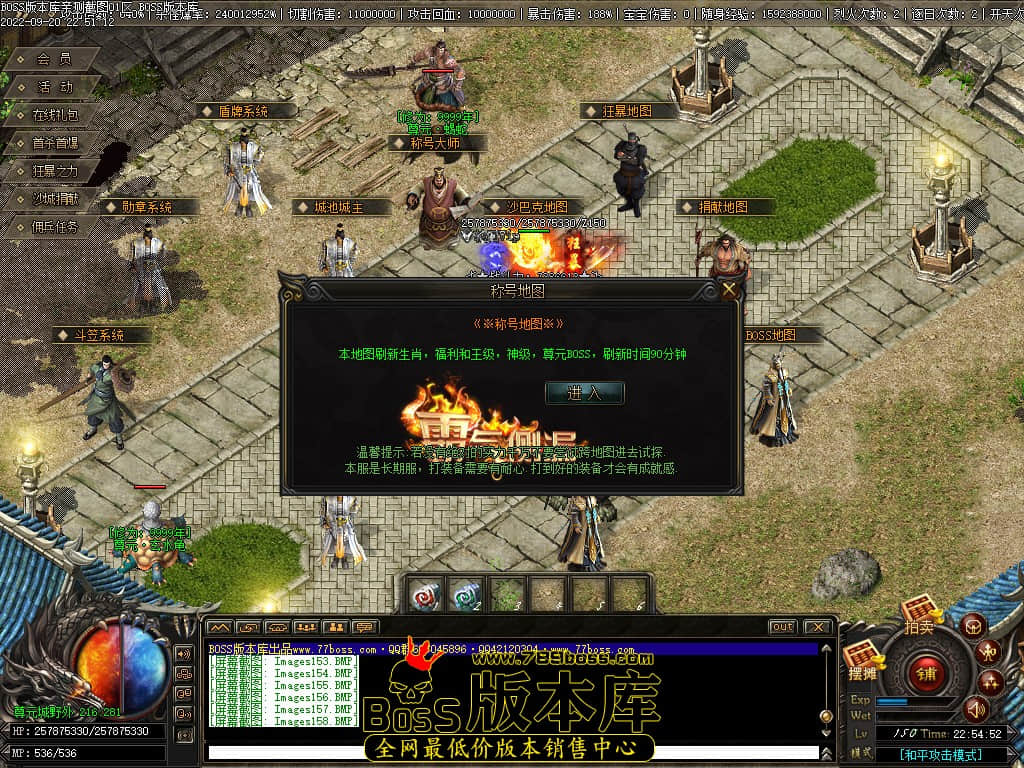Open the 狂暴之力 menu entry
The height and width of the screenshot is (768, 1024).
(54, 171)
